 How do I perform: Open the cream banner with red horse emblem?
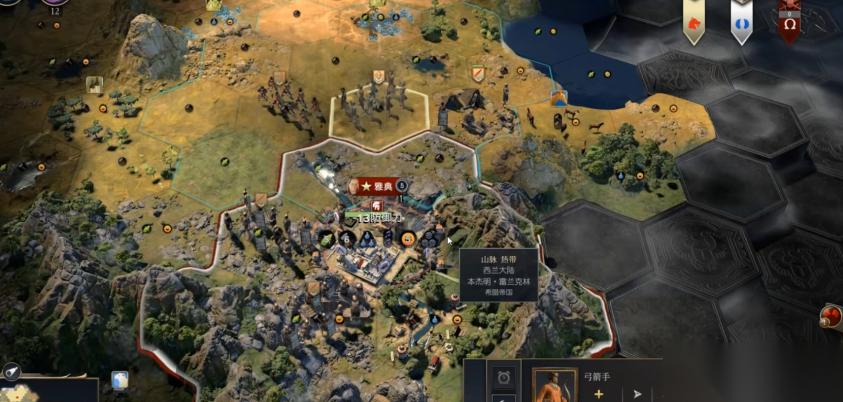pos(693,22)
